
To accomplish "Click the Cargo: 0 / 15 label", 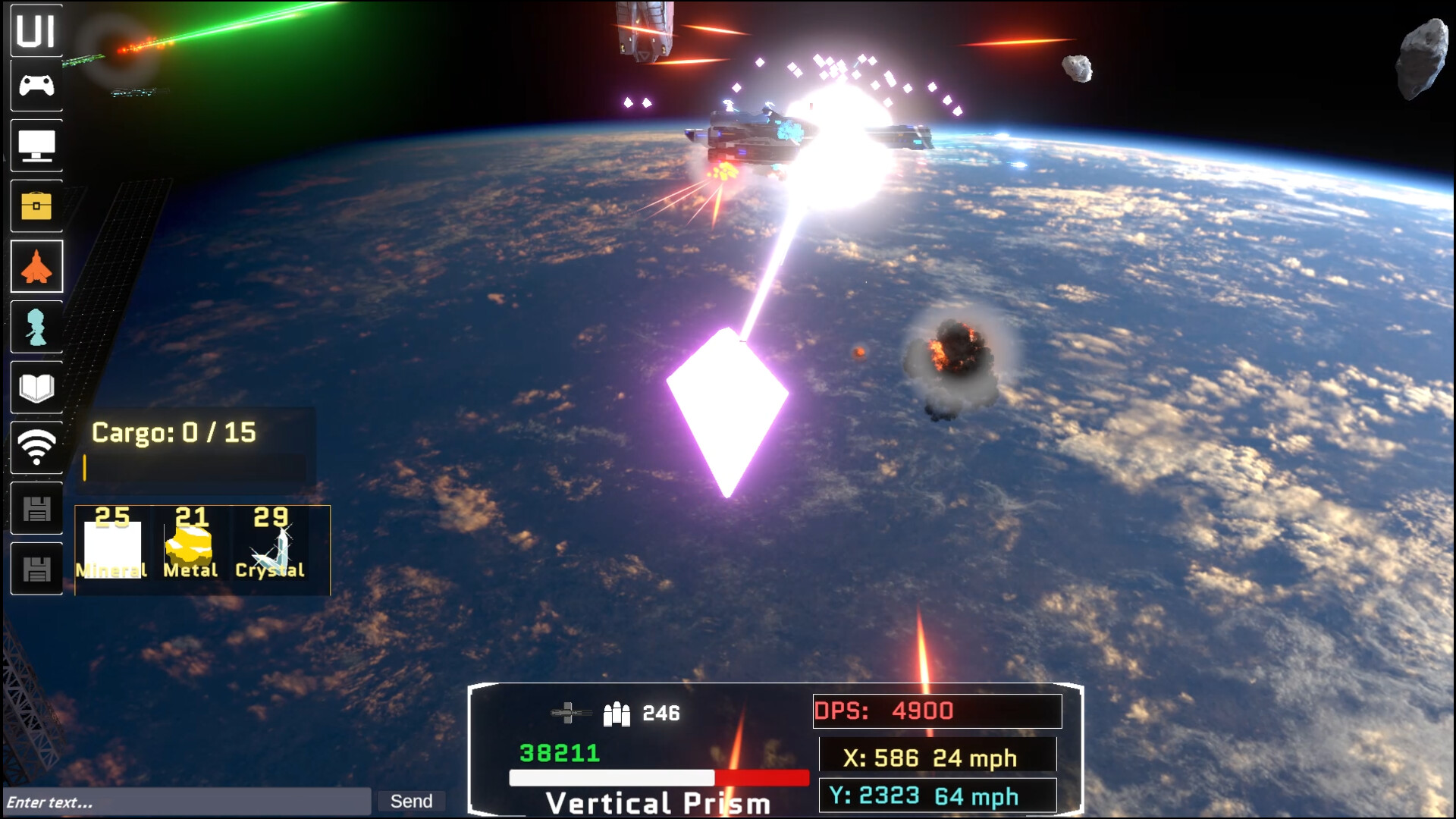I will (x=173, y=433).
